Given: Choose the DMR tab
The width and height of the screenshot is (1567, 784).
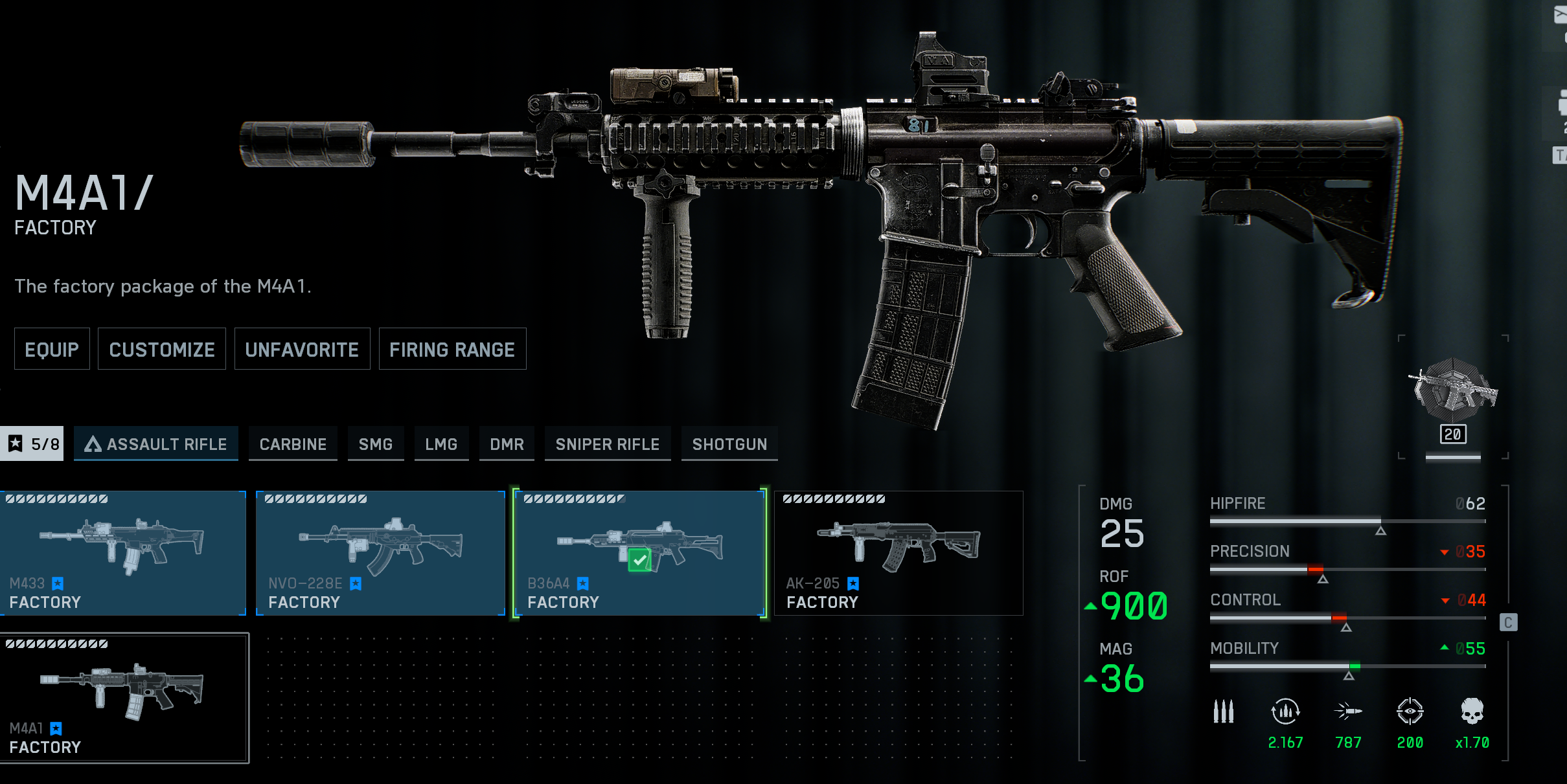Looking at the screenshot, I should coord(507,444).
